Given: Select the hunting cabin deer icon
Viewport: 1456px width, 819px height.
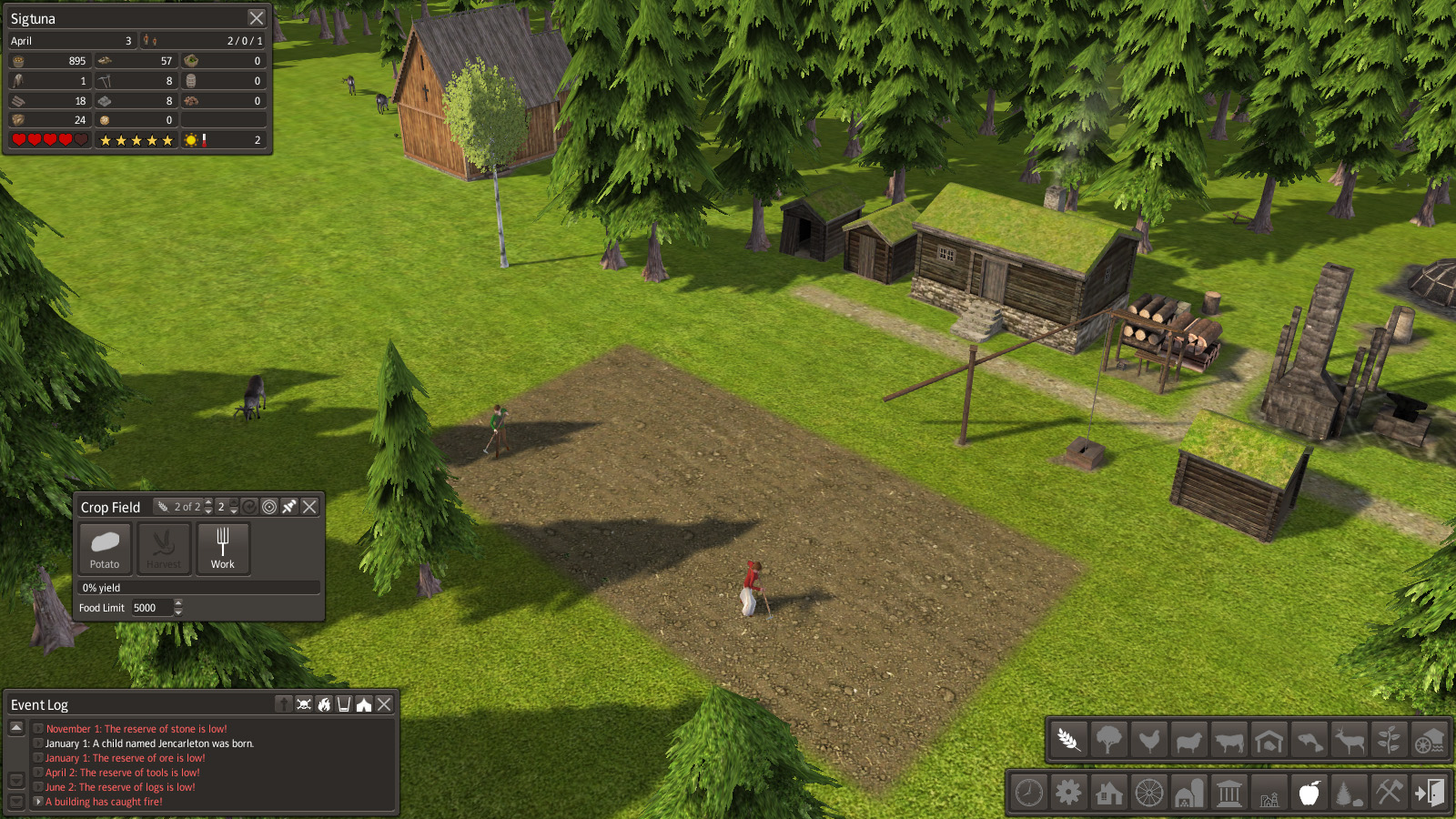Looking at the screenshot, I should tap(1349, 741).
